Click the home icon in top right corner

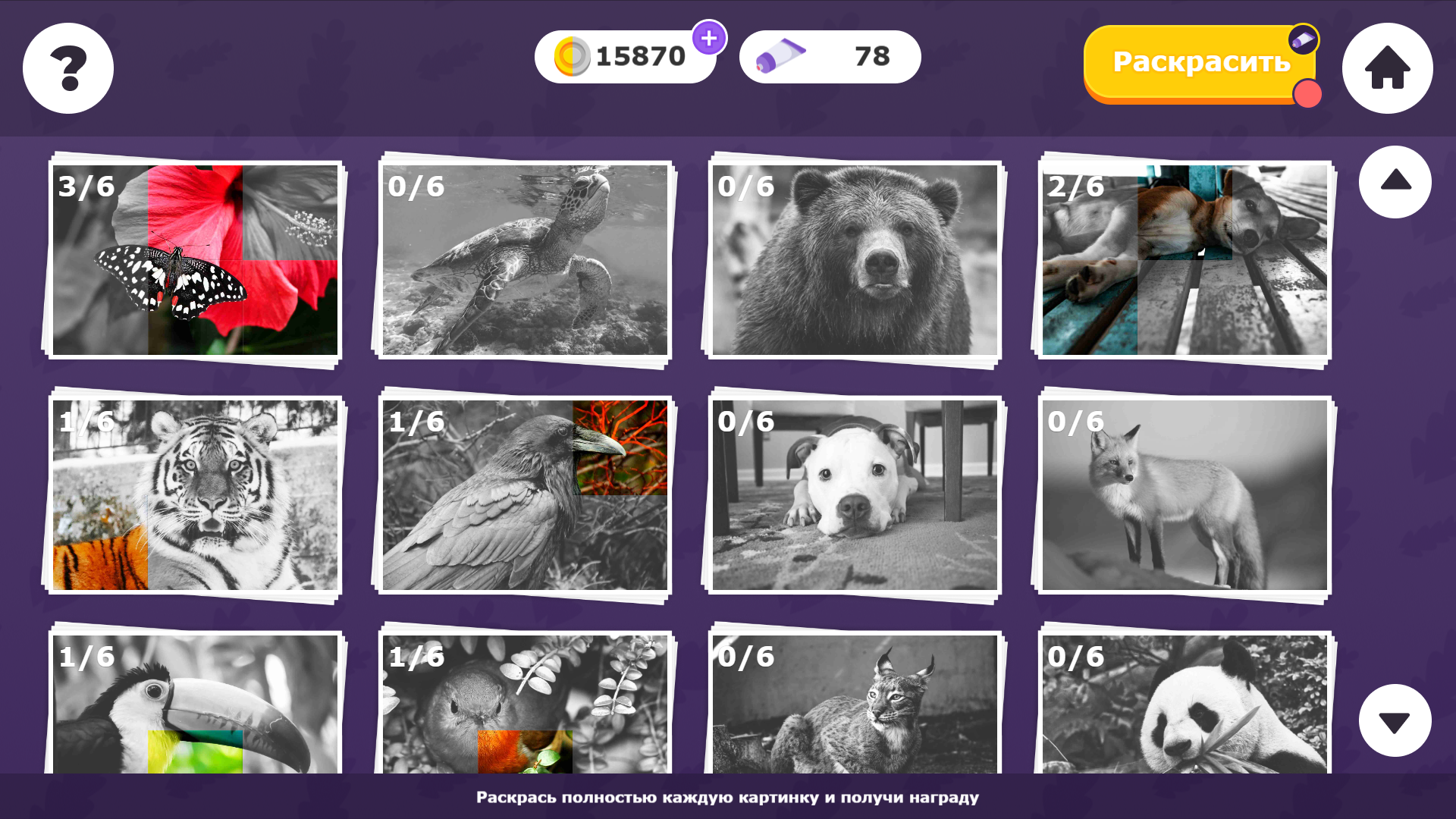click(x=1386, y=68)
